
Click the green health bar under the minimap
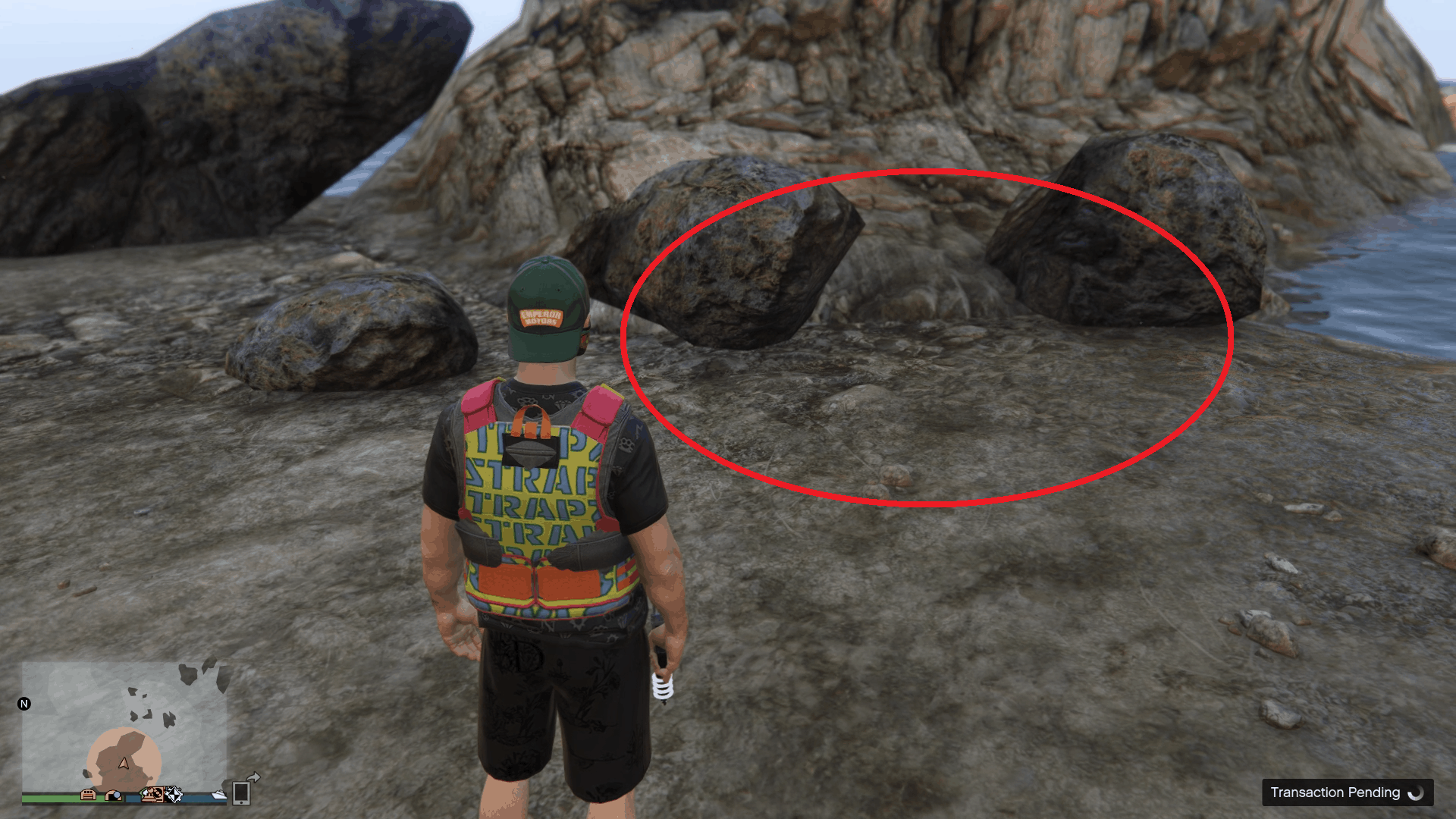[x=51, y=799]
